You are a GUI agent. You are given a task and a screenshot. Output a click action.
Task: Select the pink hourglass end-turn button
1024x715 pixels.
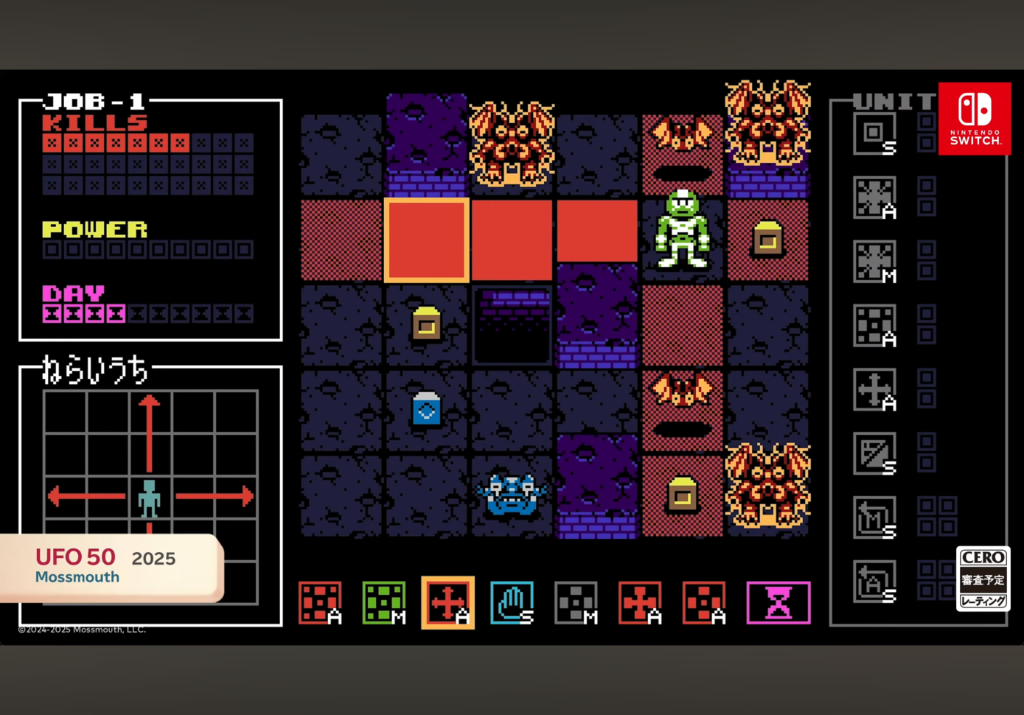coord(778,603)
